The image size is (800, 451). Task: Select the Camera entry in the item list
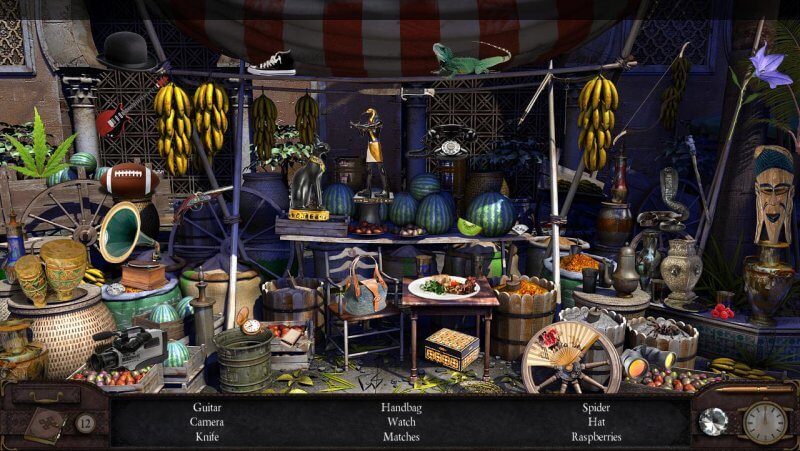pos(209,422)
